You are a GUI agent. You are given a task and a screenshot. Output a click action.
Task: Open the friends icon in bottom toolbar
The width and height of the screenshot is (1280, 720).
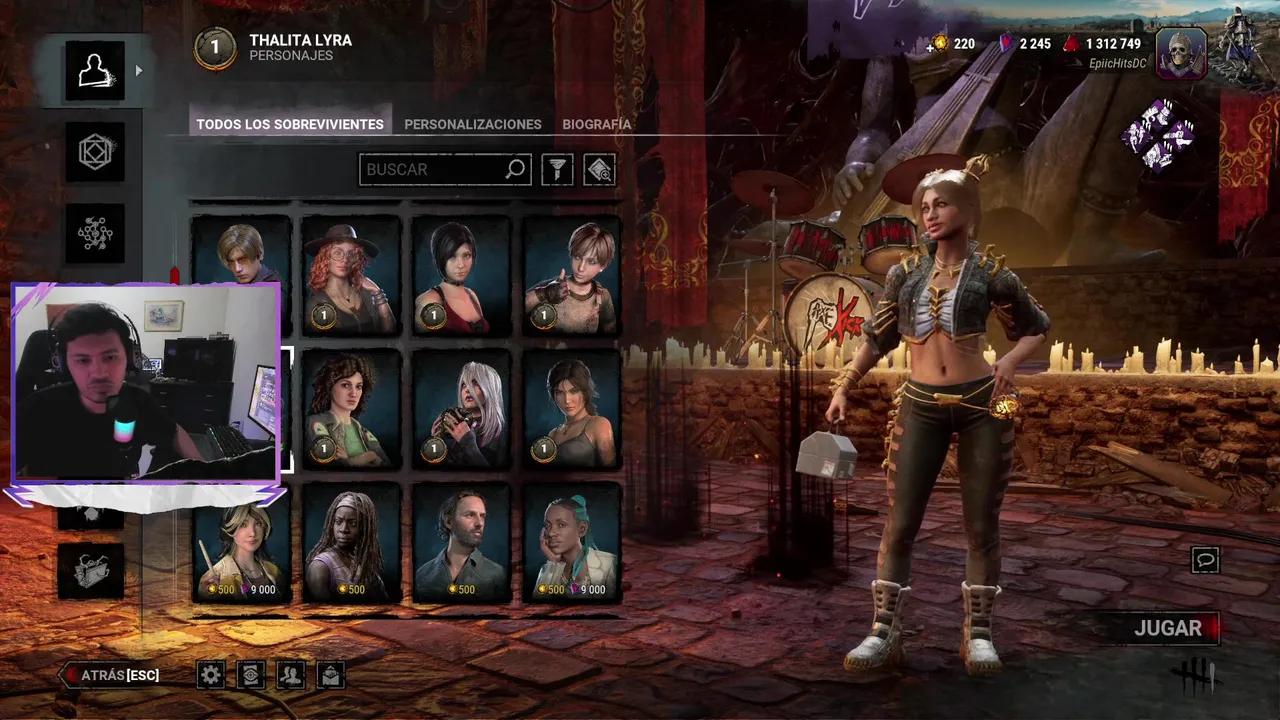click(x=290, y=675)
